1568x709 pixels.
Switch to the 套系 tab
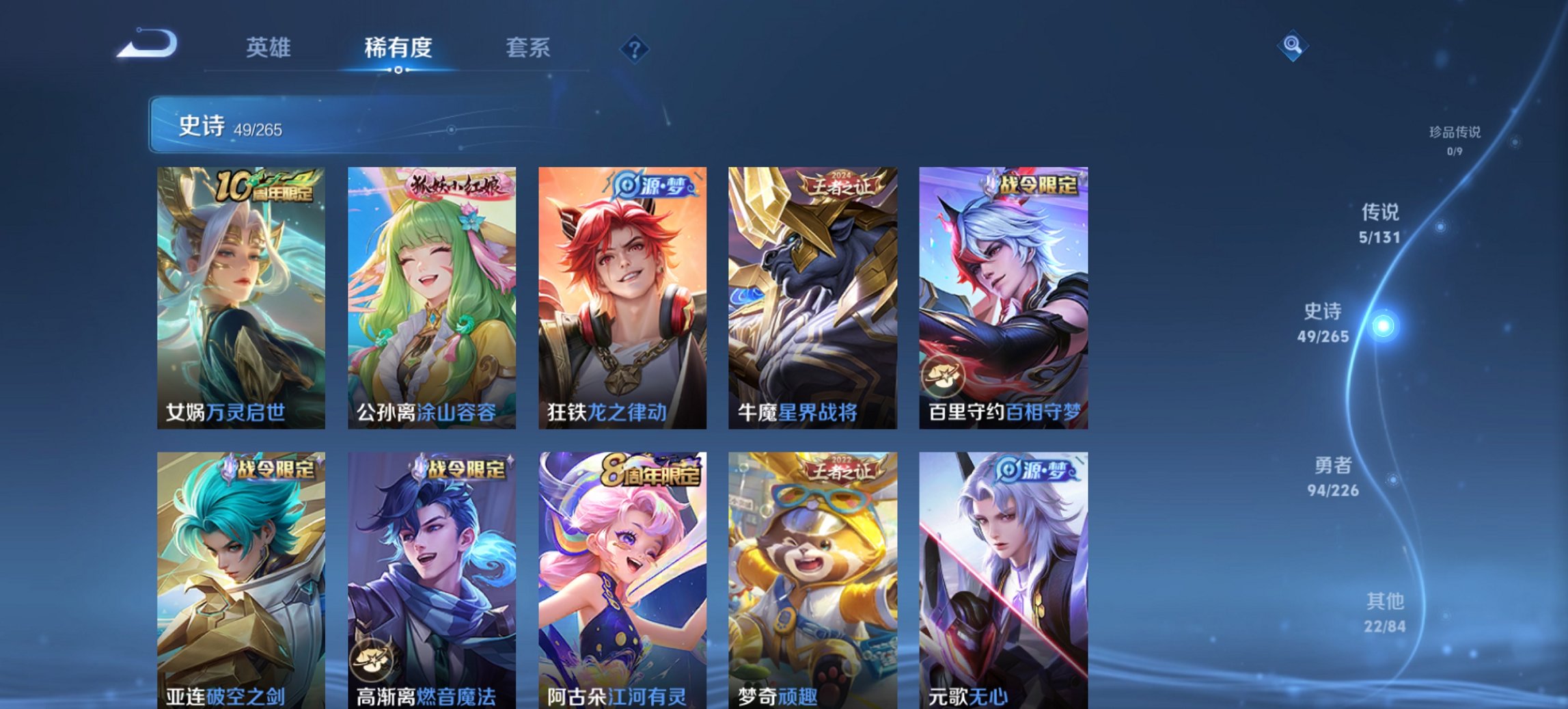pos(527,48)
